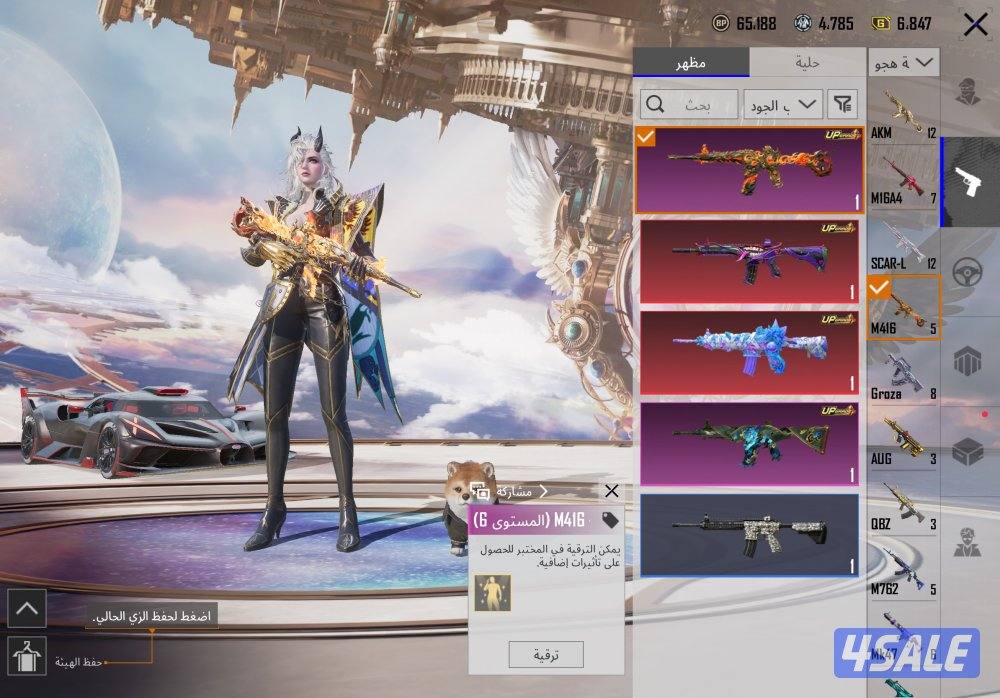
Task: Open the weapon category dropdown
Action: click(903, 63)
